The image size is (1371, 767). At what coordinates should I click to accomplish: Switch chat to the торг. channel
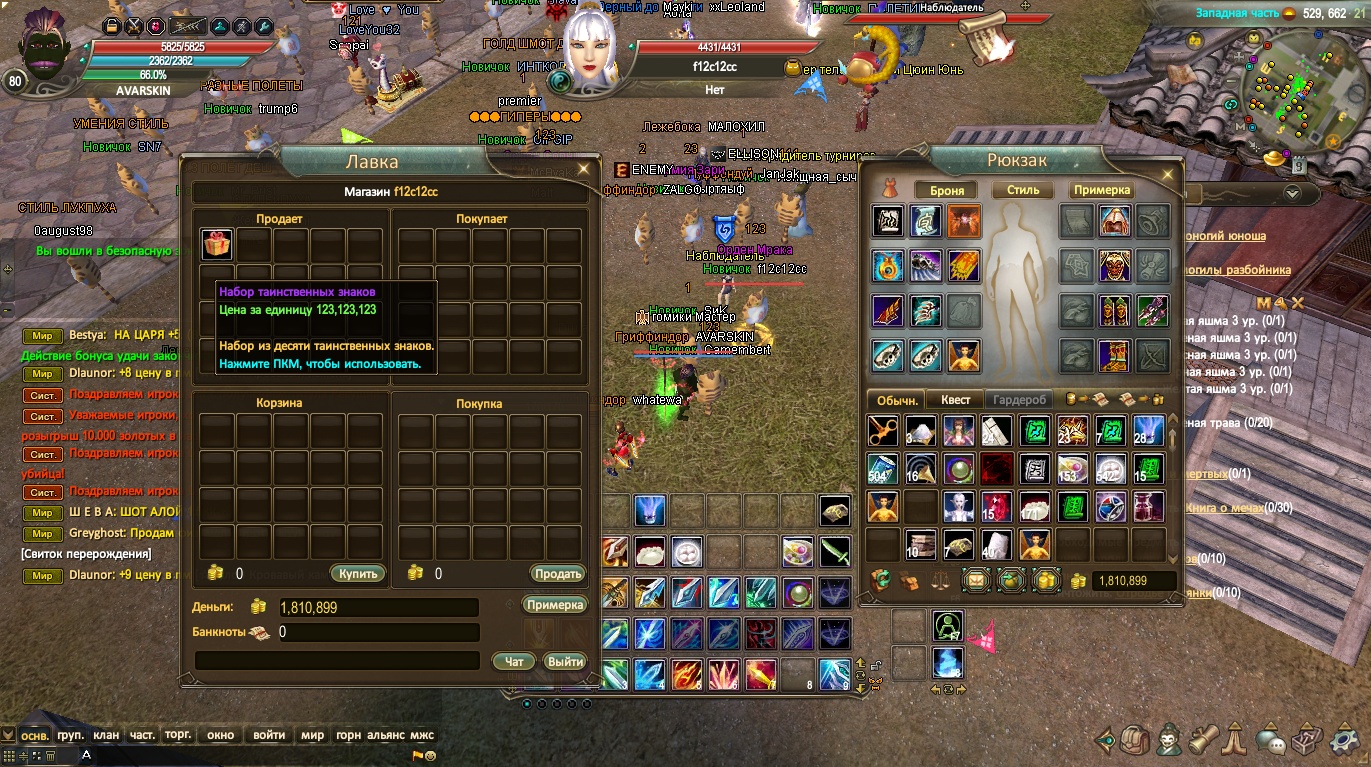click(178, 735)
